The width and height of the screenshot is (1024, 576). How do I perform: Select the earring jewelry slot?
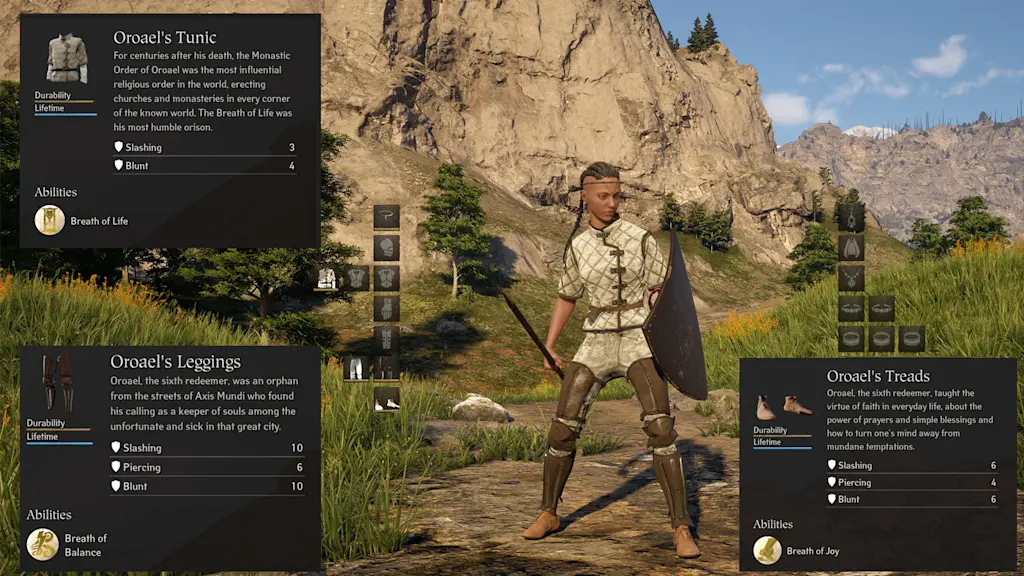click(x=851, y=217)
